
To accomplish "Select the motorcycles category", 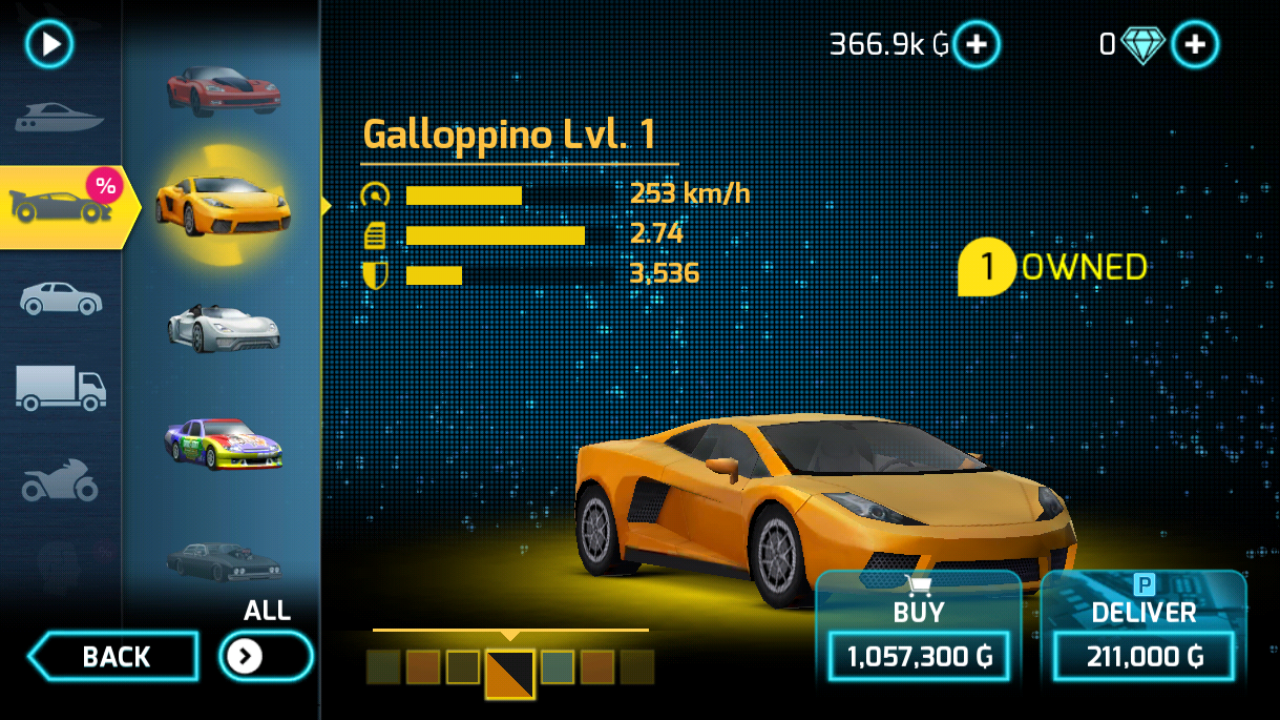I will [x=60, y=480].
